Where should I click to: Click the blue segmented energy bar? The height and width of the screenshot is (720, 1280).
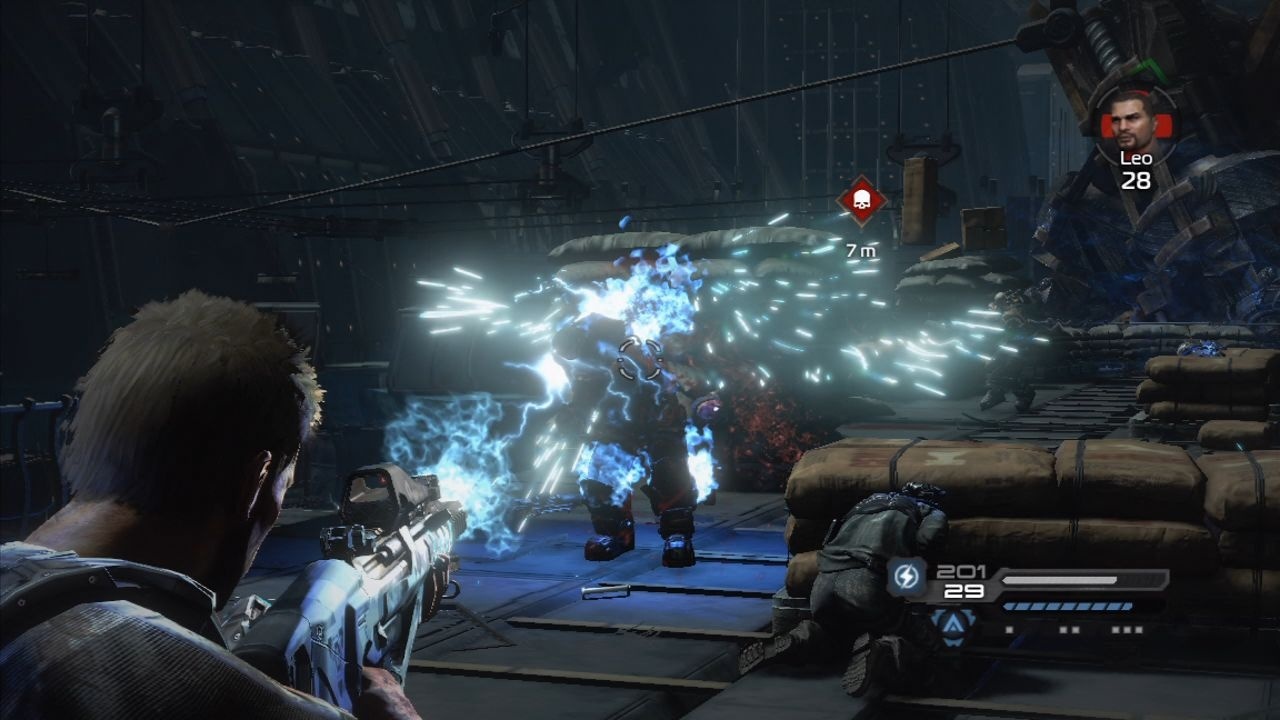[x=1068, y=605]
